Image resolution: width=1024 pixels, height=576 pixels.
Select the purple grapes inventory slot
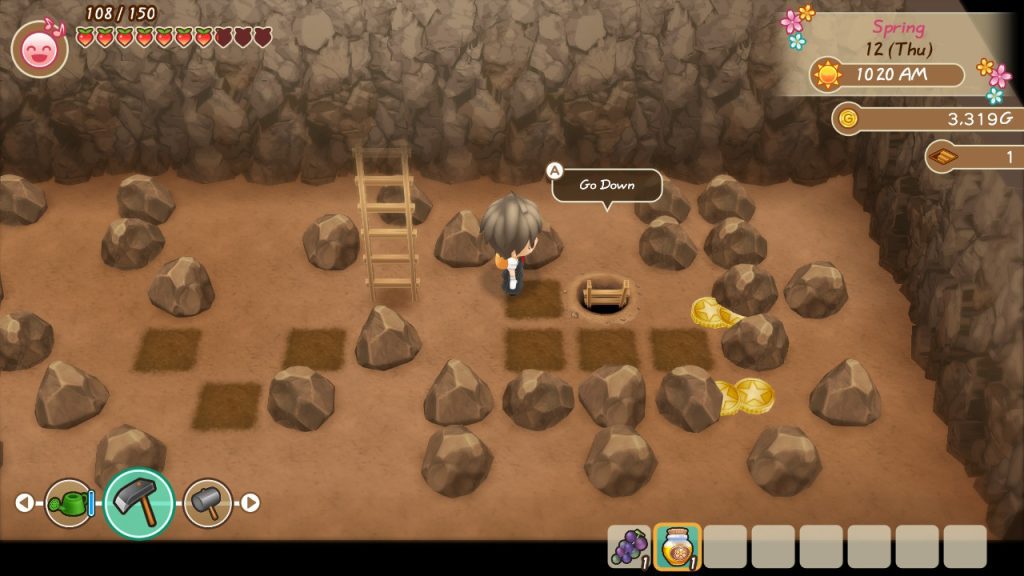point(629,547)
